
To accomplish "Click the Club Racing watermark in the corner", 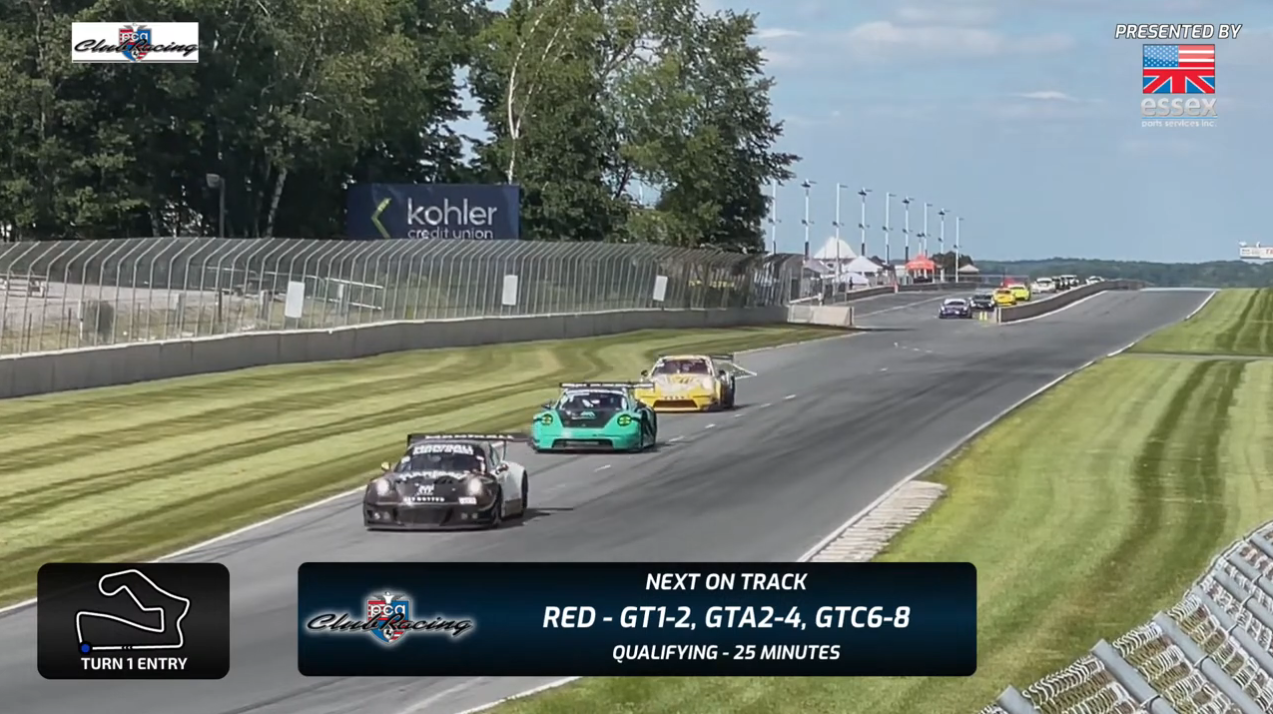I will click(135, 43).
